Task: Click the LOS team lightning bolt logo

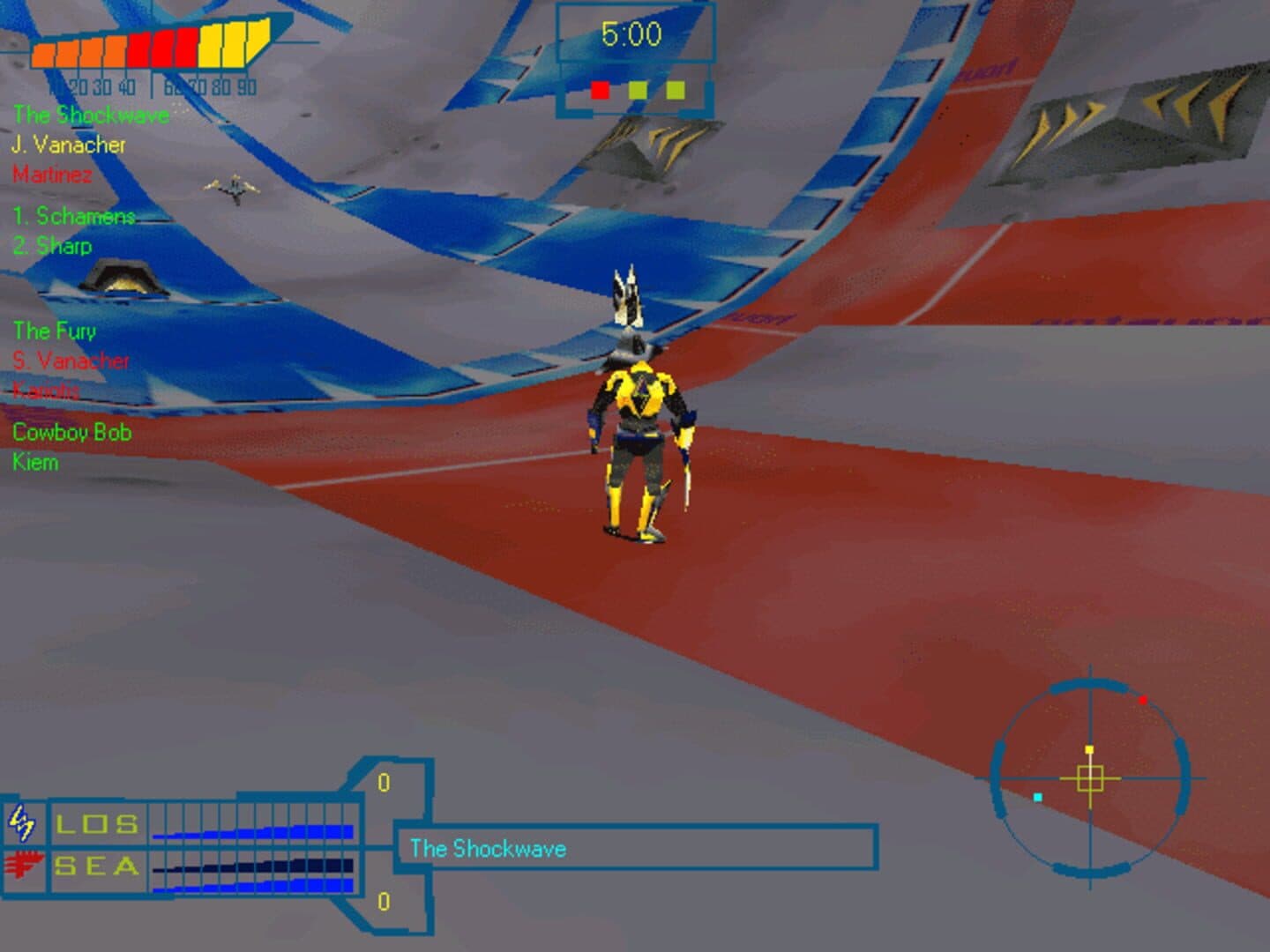Action: pyautogui.click(x=22, y=824)
